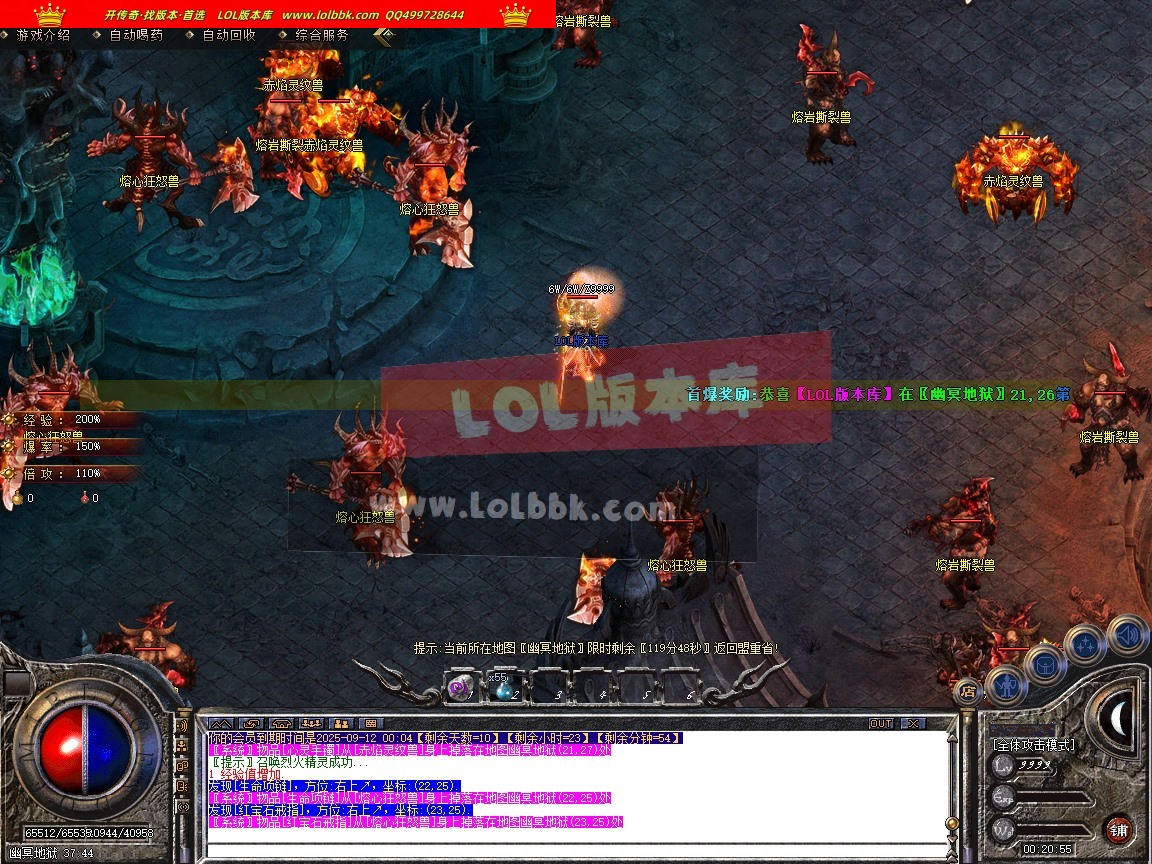The width and height of the screenshot is (1152, 864).
Task: Open the 自动喝药 auto-potion menu
Action: point(136,35)
